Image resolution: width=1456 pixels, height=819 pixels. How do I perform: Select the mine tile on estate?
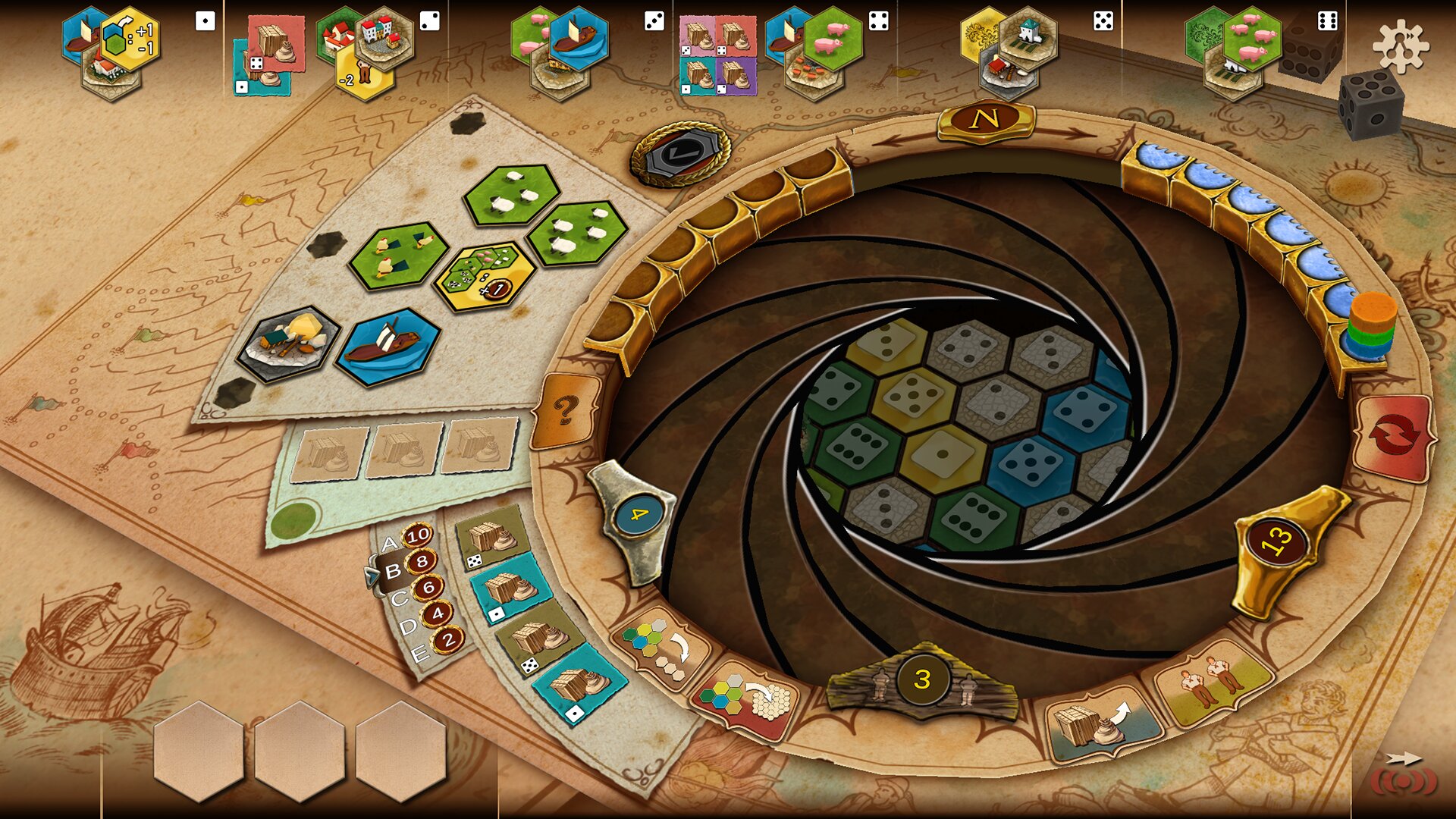click(289, 341)
